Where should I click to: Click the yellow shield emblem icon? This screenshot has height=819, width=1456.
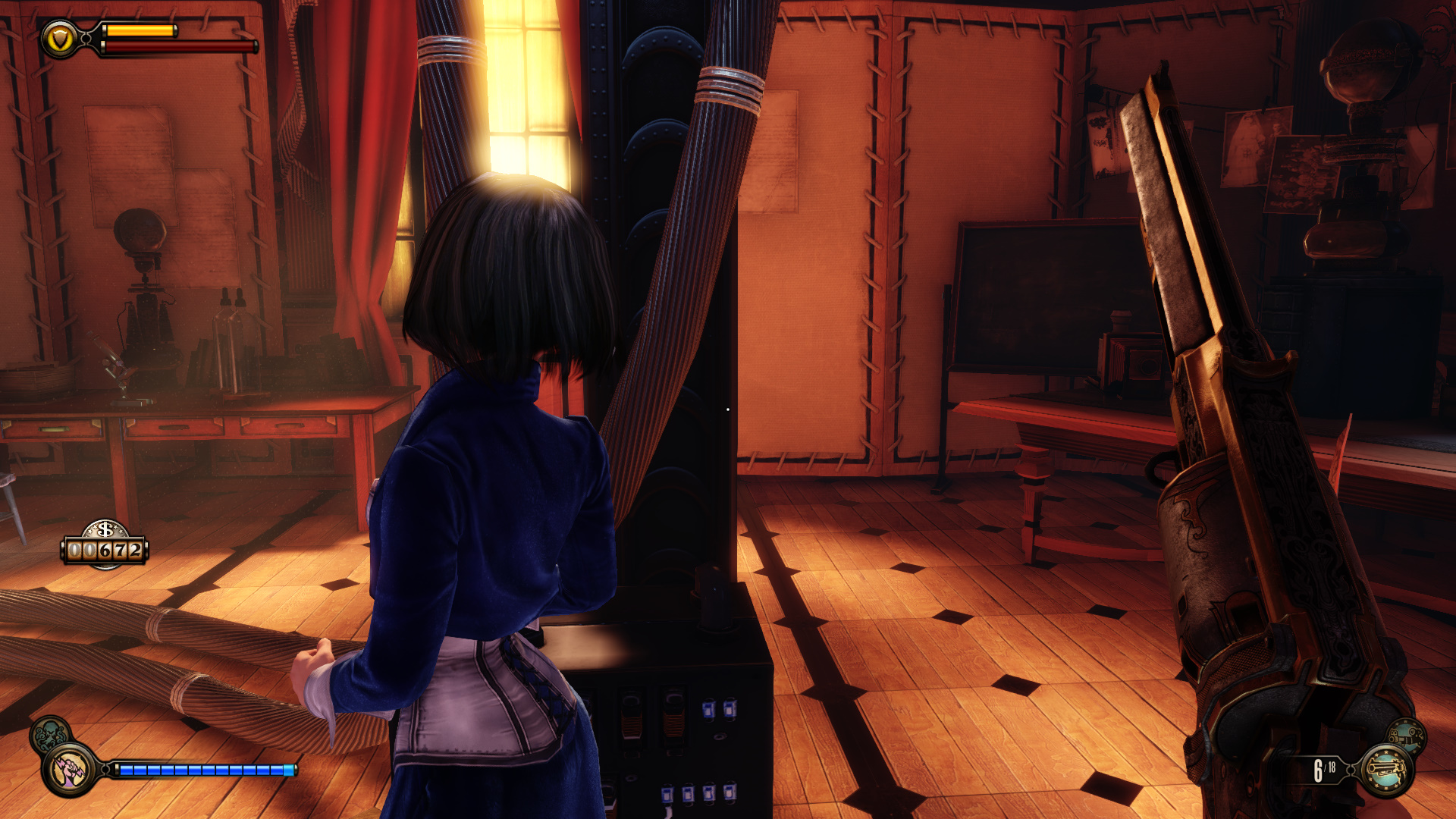[59, 39]
